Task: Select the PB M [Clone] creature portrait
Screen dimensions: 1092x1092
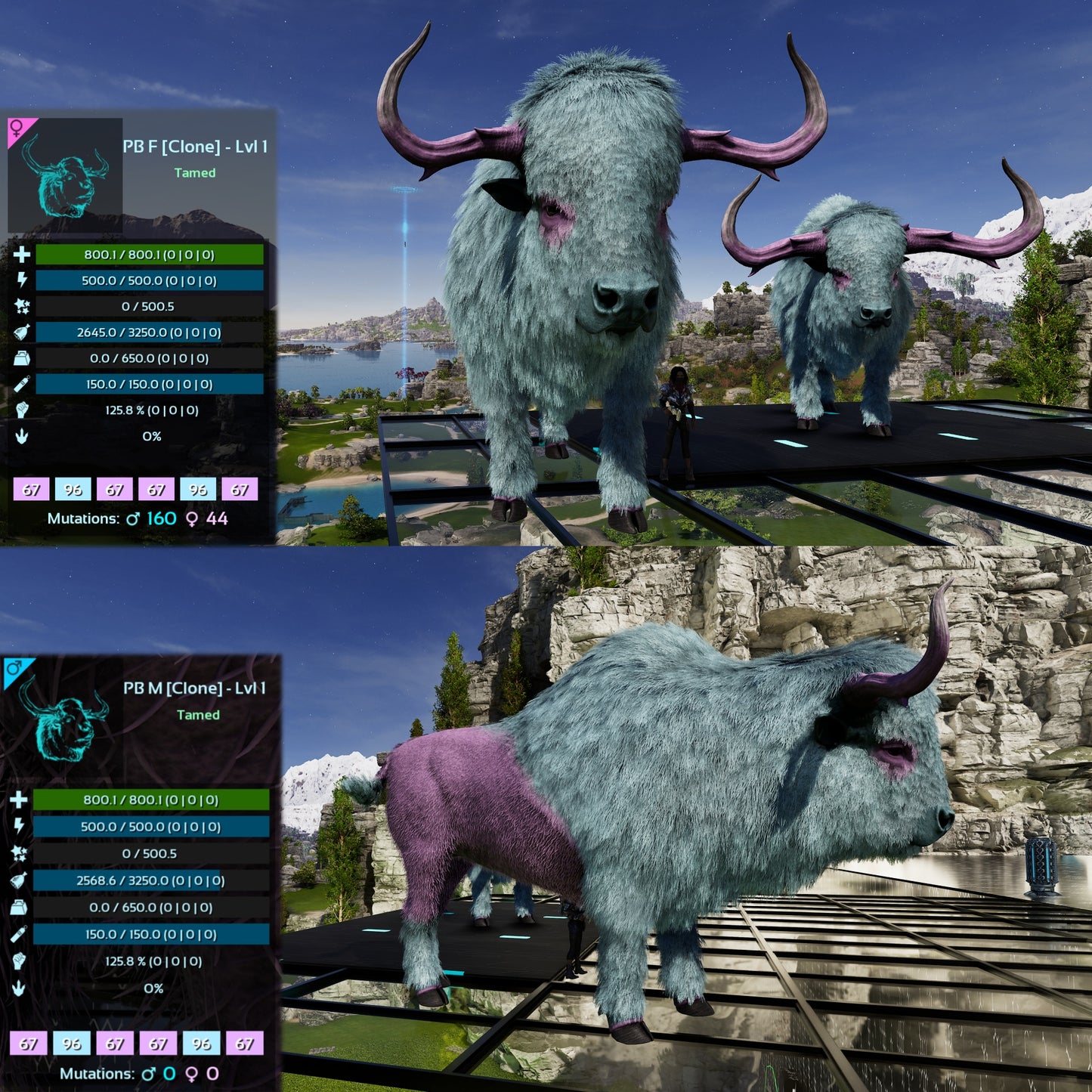Action: [x=64, y=718]
